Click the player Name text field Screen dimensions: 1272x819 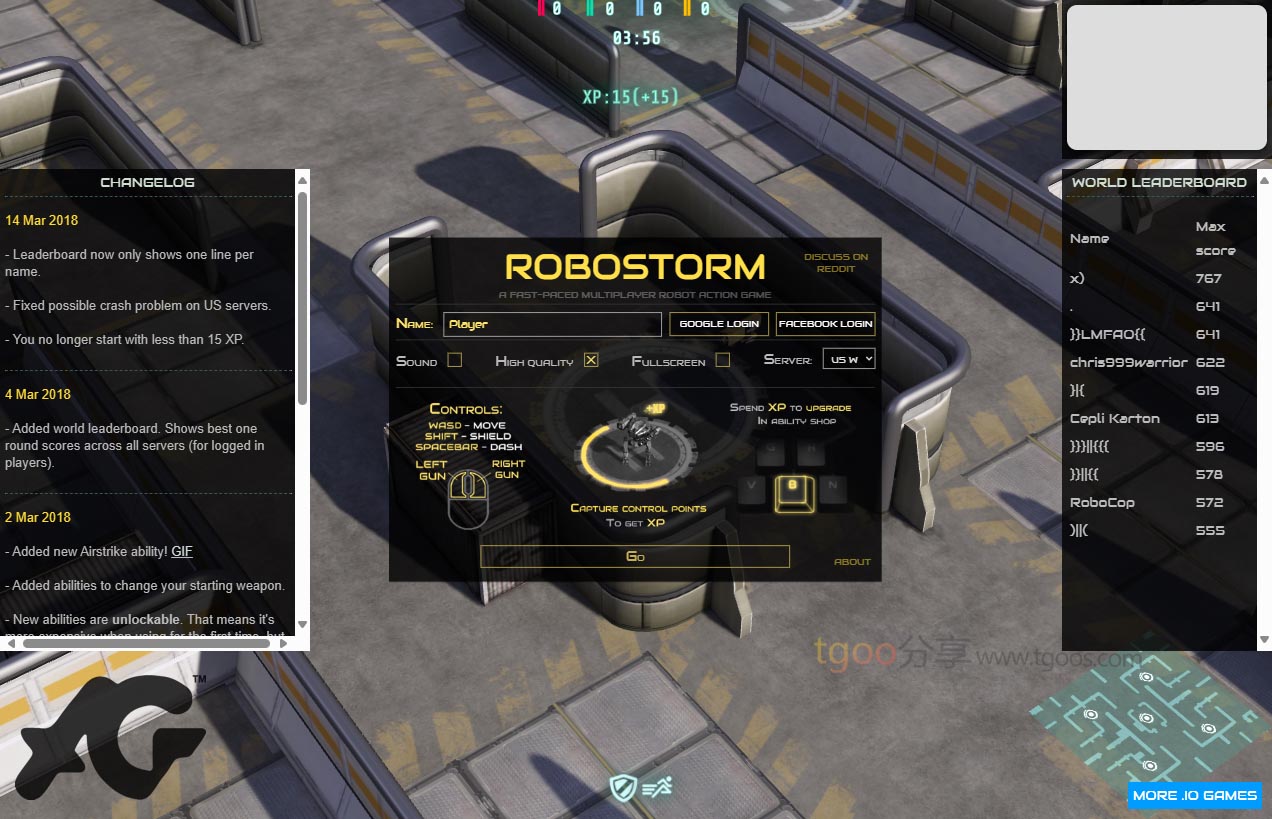coord(552,324)
